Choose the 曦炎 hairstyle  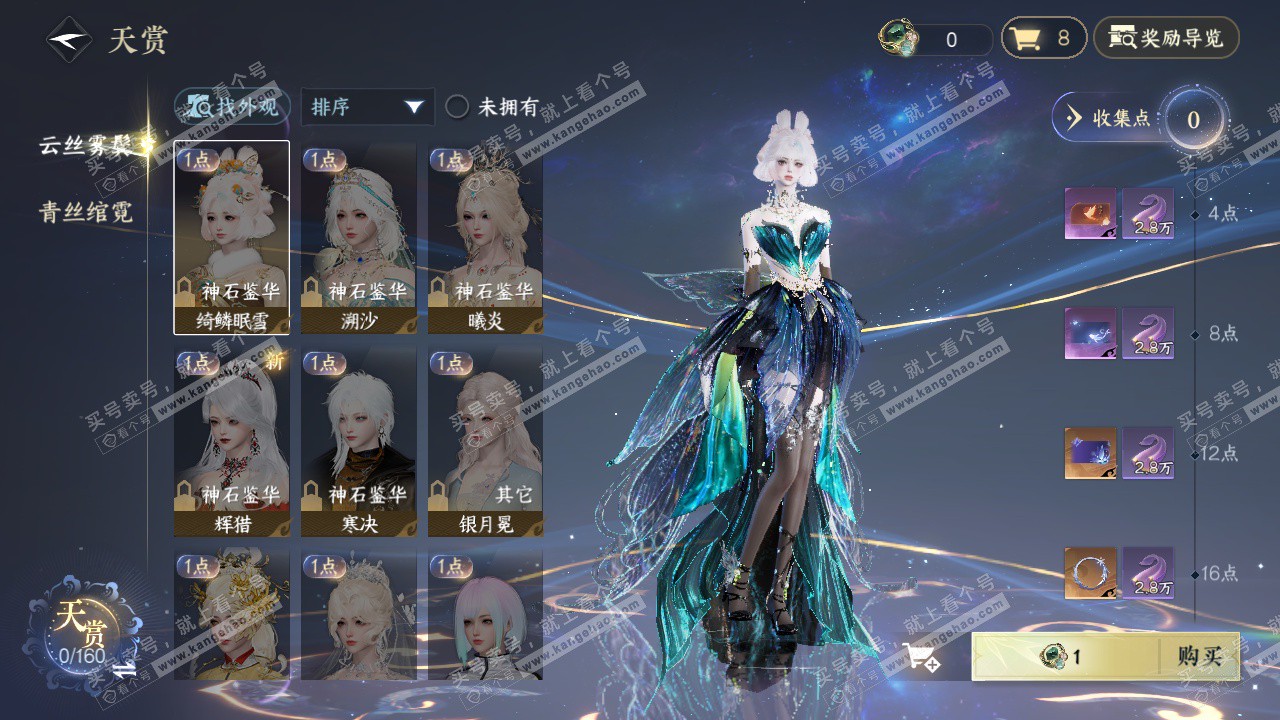pyautogui.click(x=485, y=237)
